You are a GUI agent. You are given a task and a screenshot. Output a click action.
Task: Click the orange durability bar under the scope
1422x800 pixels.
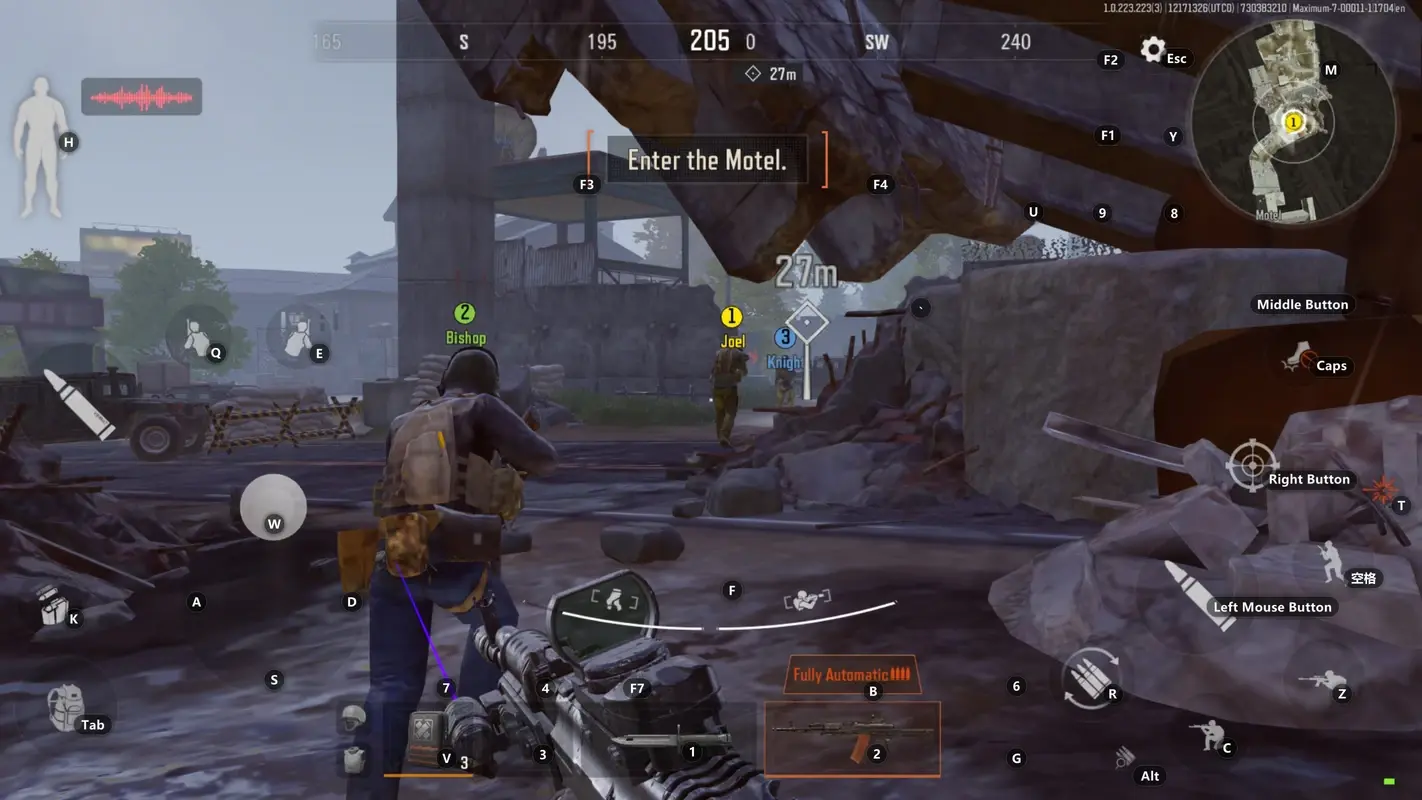coord(430,773)
